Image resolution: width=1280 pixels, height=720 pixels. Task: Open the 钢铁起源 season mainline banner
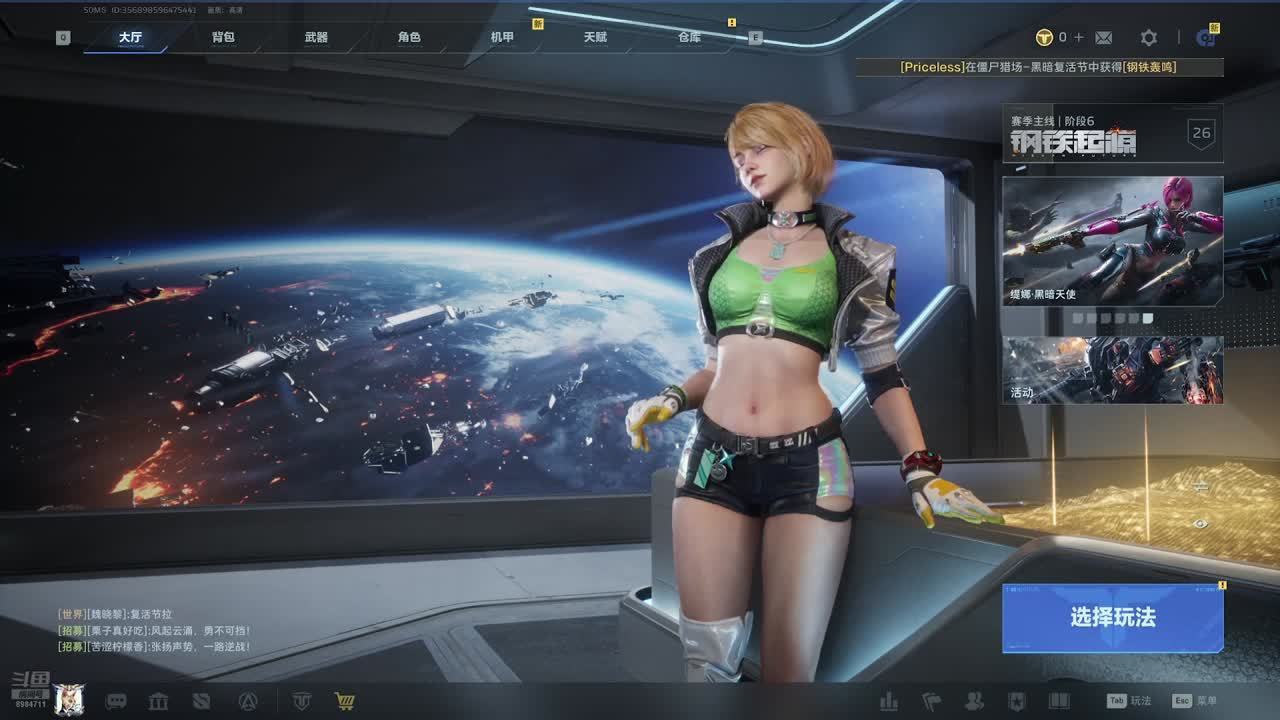(1112, 133)
